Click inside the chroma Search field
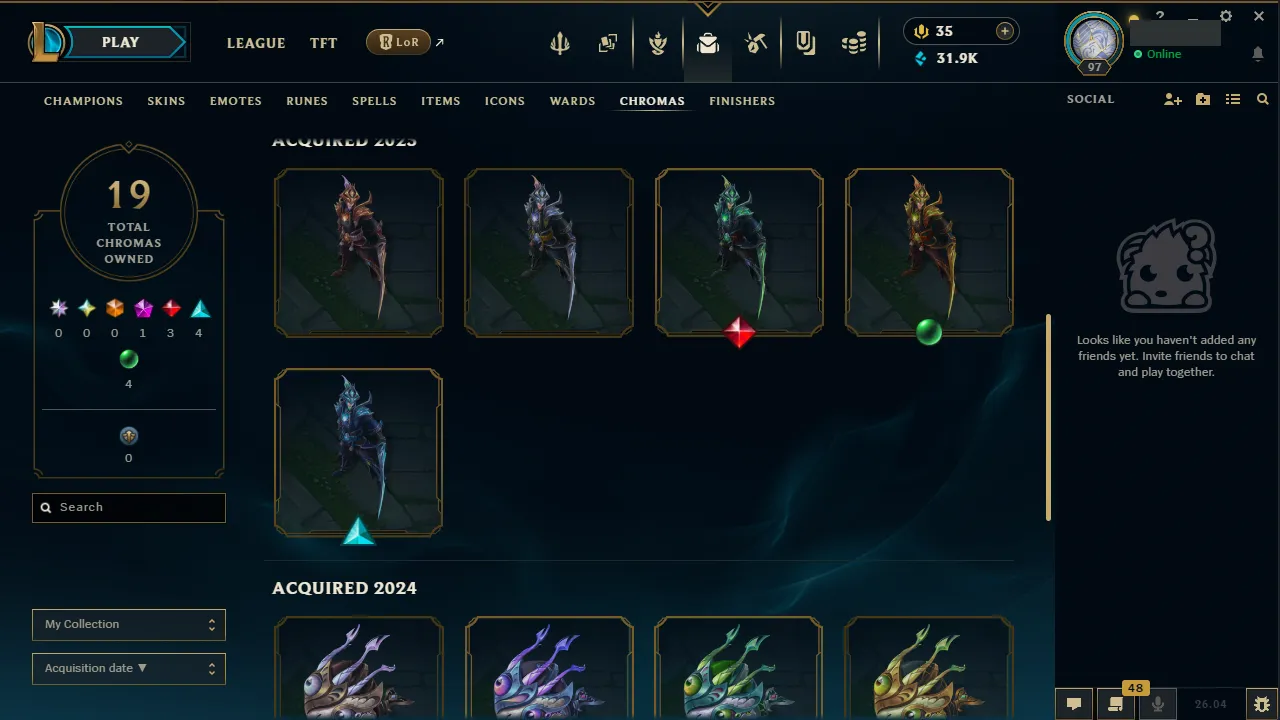 pyautogui.click(x=128, y=507)
